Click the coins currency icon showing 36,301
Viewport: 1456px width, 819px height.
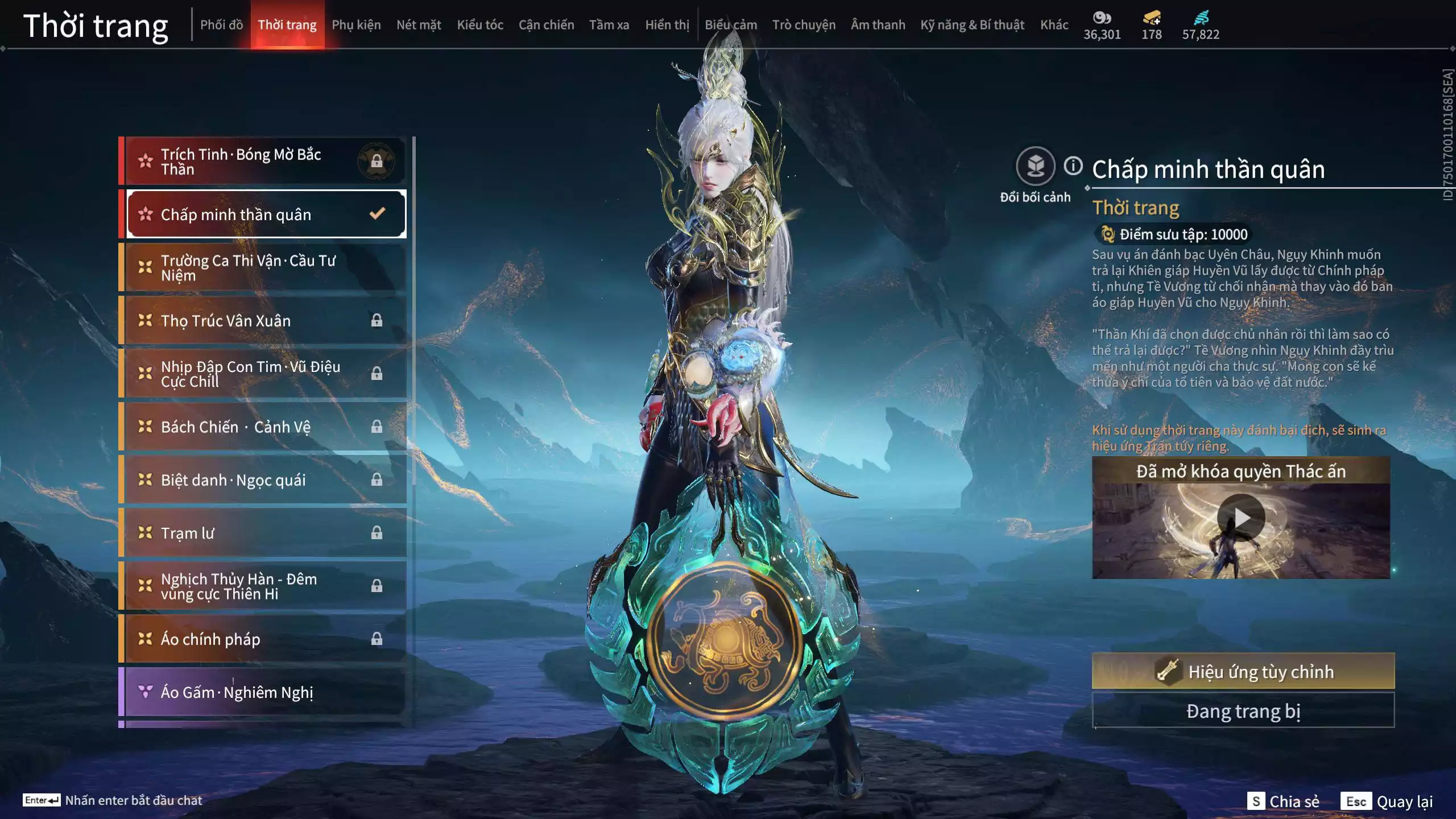click(1102, 17)
